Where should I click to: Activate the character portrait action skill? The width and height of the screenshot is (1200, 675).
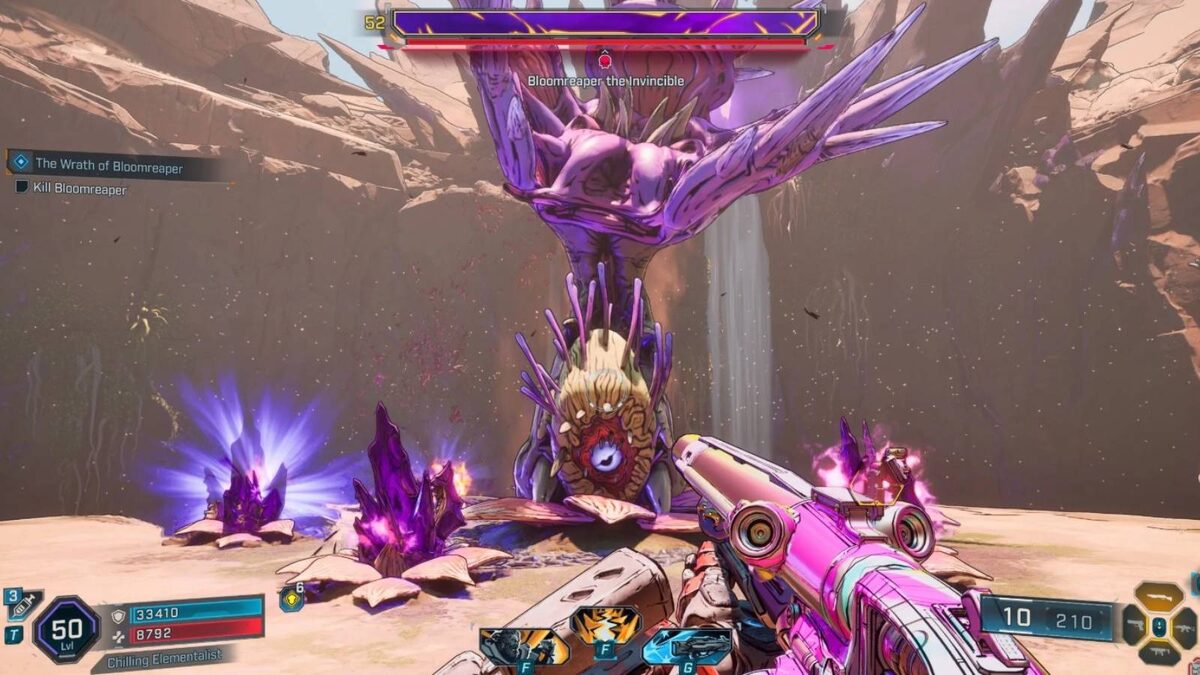[523, 646]
